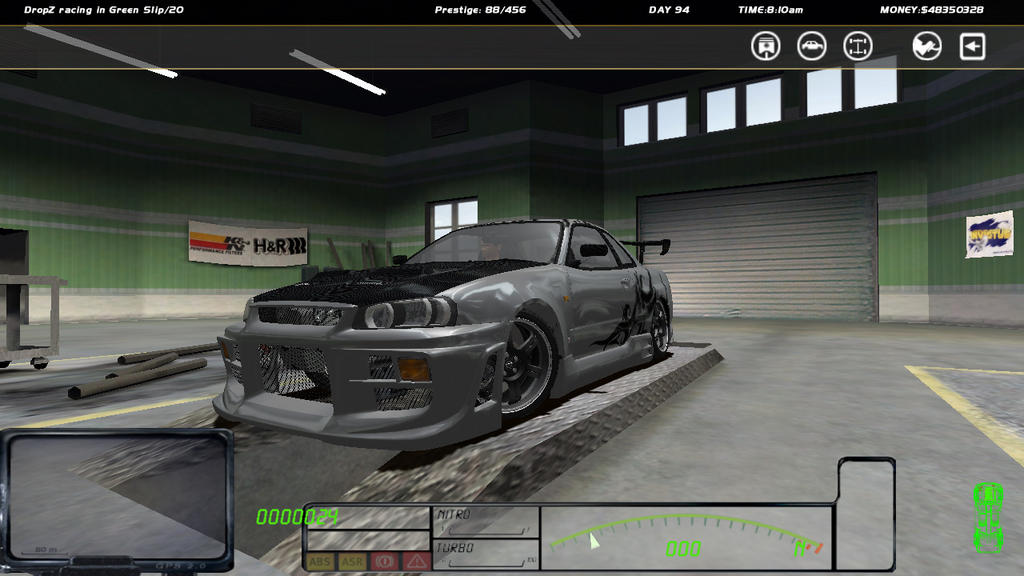Open the engine tuning piston icon
Screen dimensions: 1024x576
766,46
